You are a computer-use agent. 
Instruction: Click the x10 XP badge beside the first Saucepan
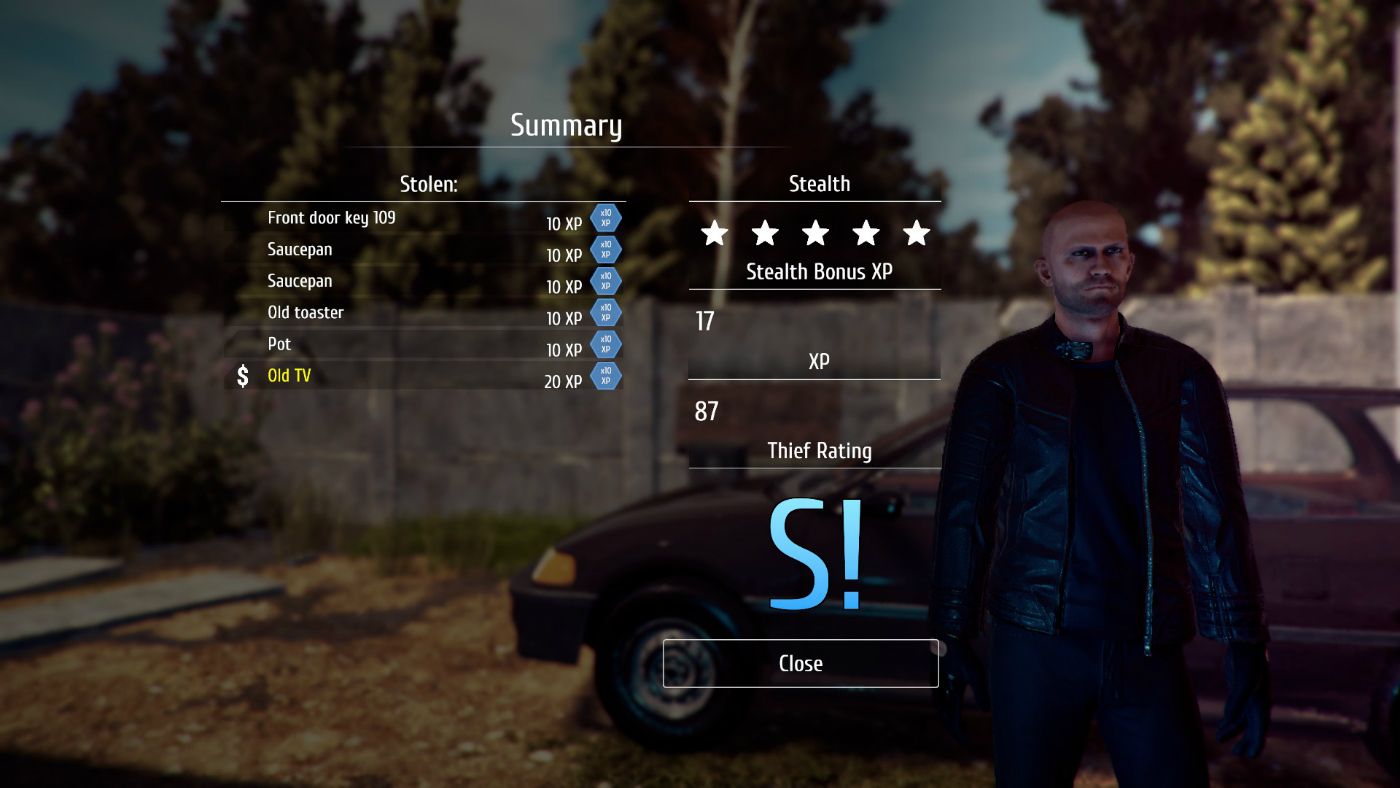pyautogui.click(x=605, y=250)
